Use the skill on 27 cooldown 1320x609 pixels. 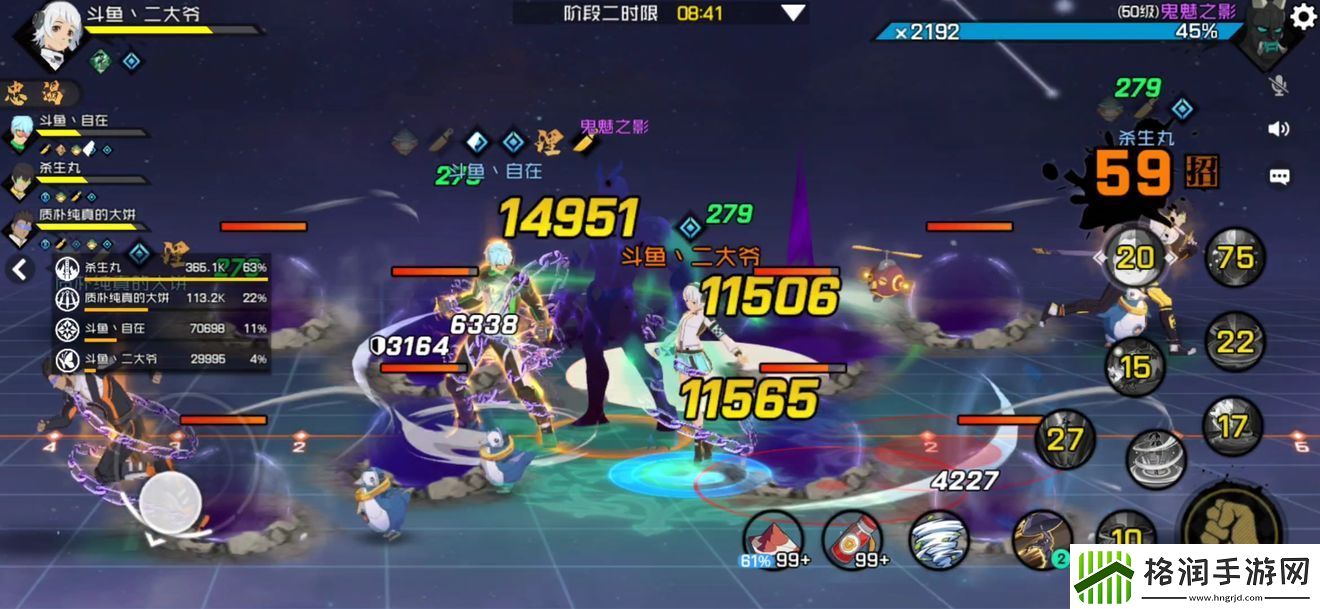1065,439
